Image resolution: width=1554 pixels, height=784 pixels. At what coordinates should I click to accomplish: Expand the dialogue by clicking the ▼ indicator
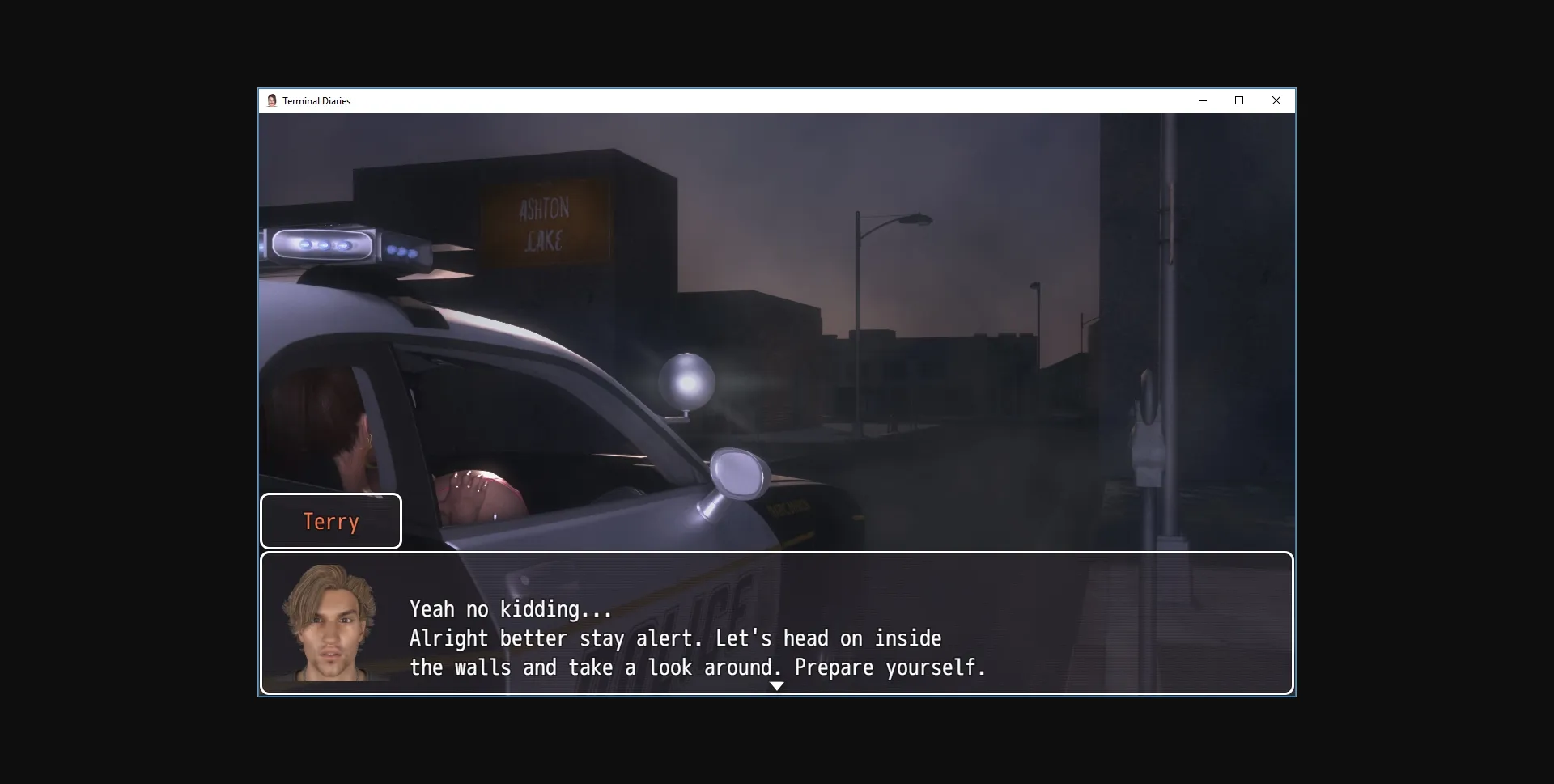776,684
